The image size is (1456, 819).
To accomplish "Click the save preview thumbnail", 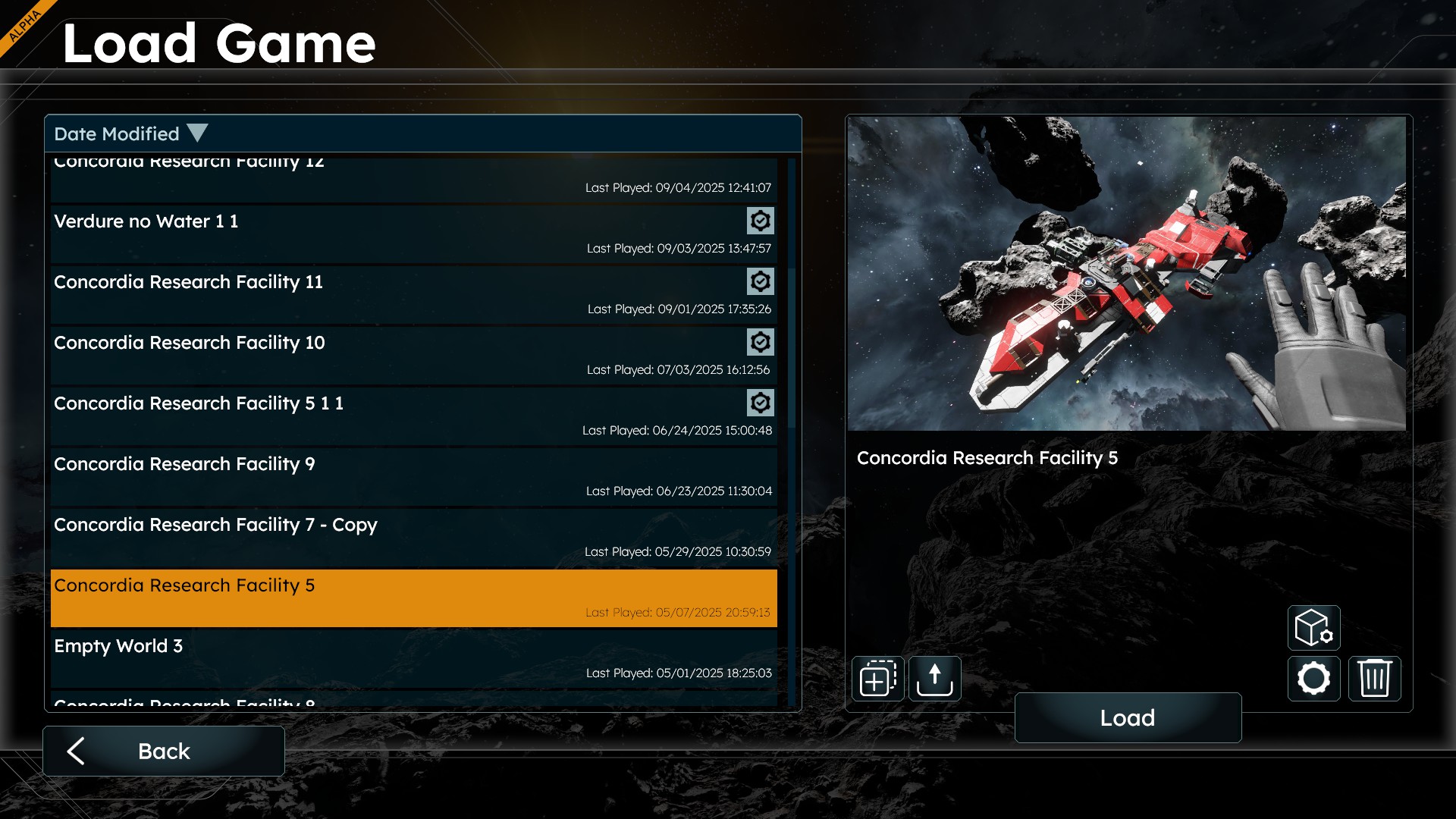I will point(1127,273).
